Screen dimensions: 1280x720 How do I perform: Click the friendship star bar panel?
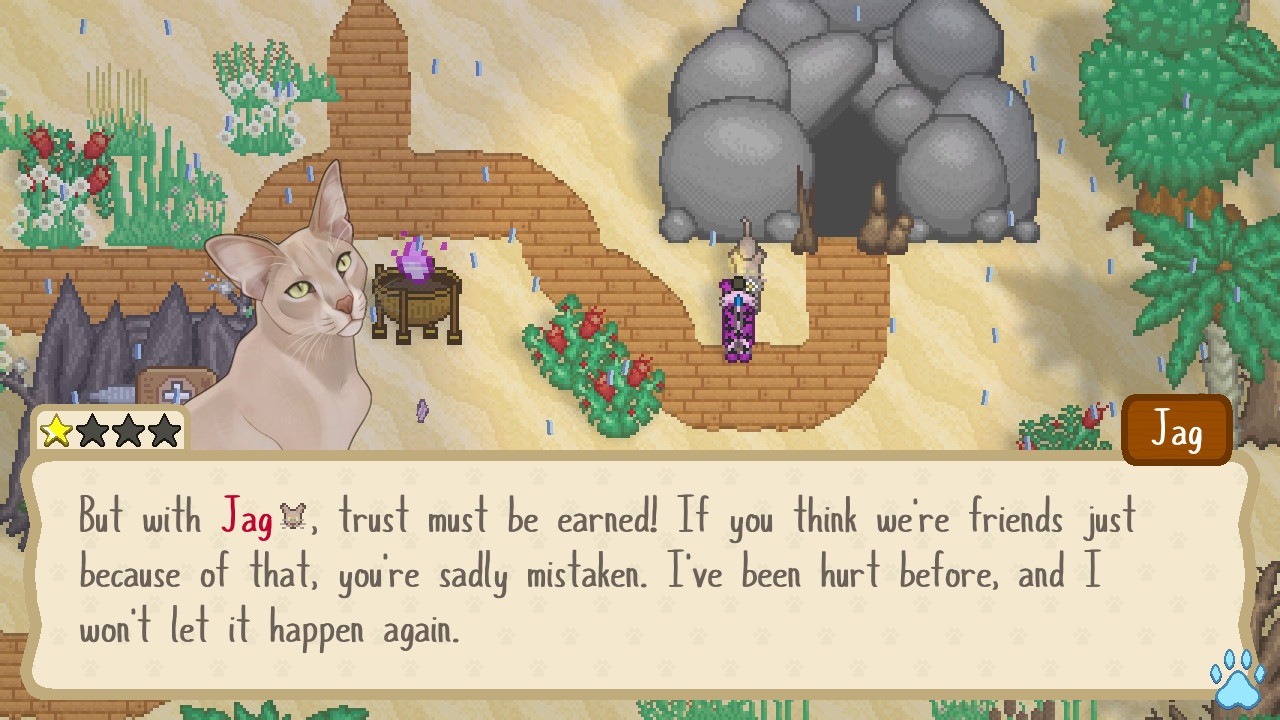(x=112, y=430)
